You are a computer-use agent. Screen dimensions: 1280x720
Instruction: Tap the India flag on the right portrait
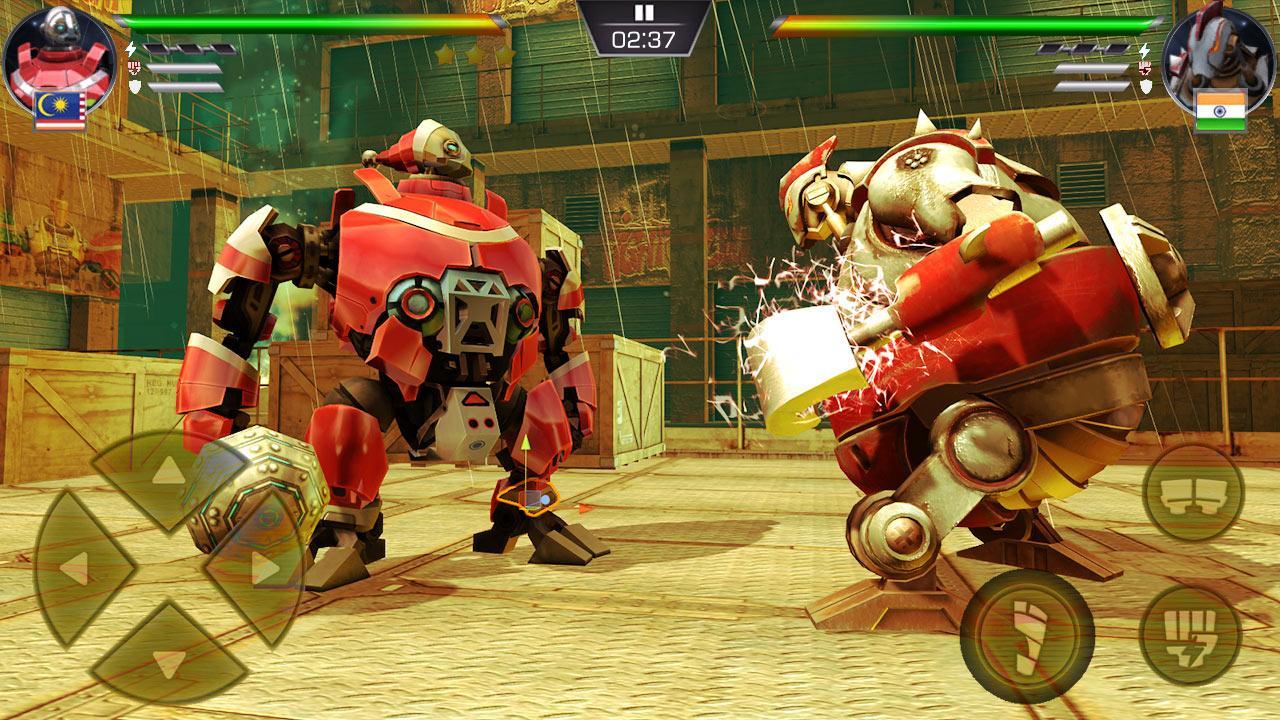pos(1221,102)
